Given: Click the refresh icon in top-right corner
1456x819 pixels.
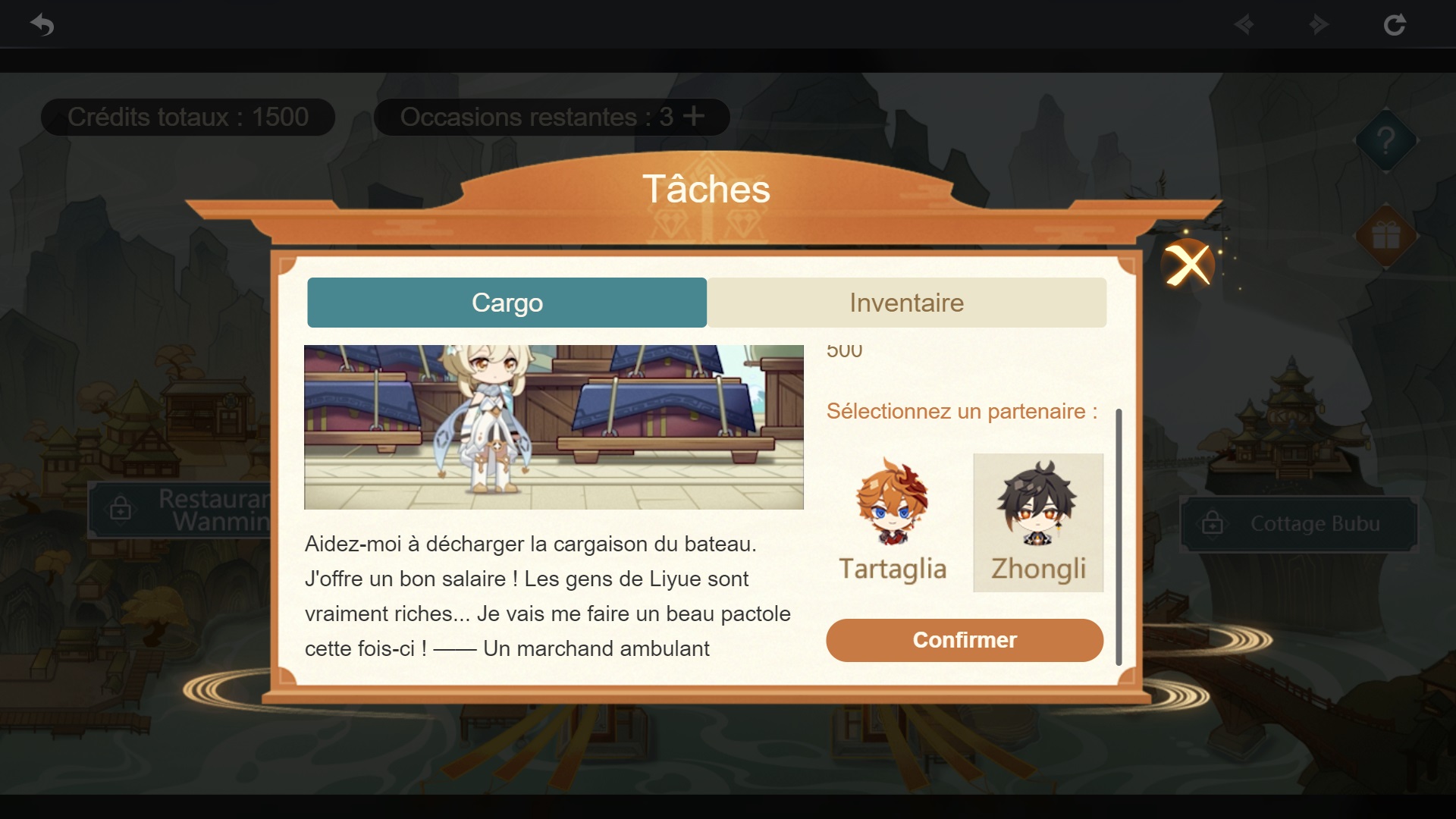Looking at the screenshot, I should pos(1395,24).
